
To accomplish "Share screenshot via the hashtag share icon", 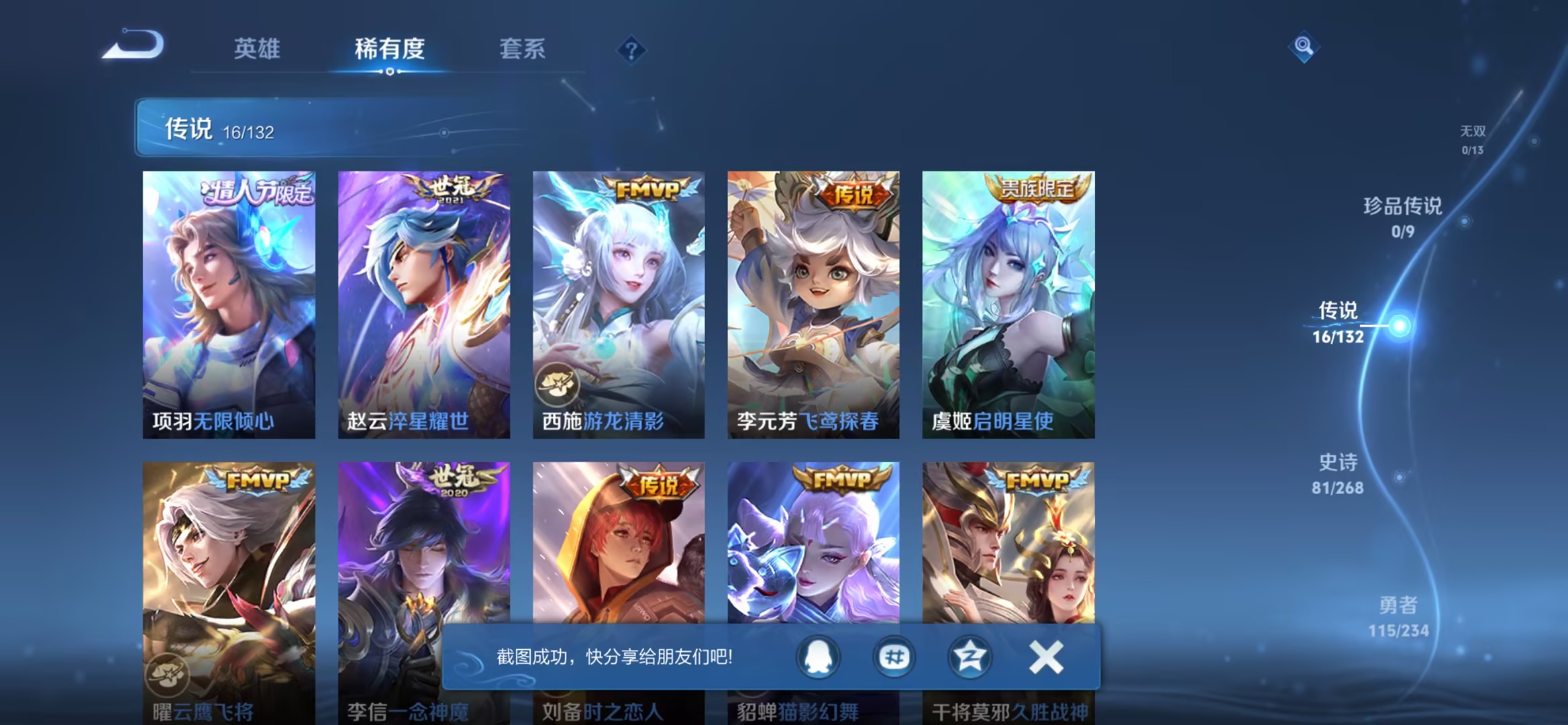I will (893, 658).
